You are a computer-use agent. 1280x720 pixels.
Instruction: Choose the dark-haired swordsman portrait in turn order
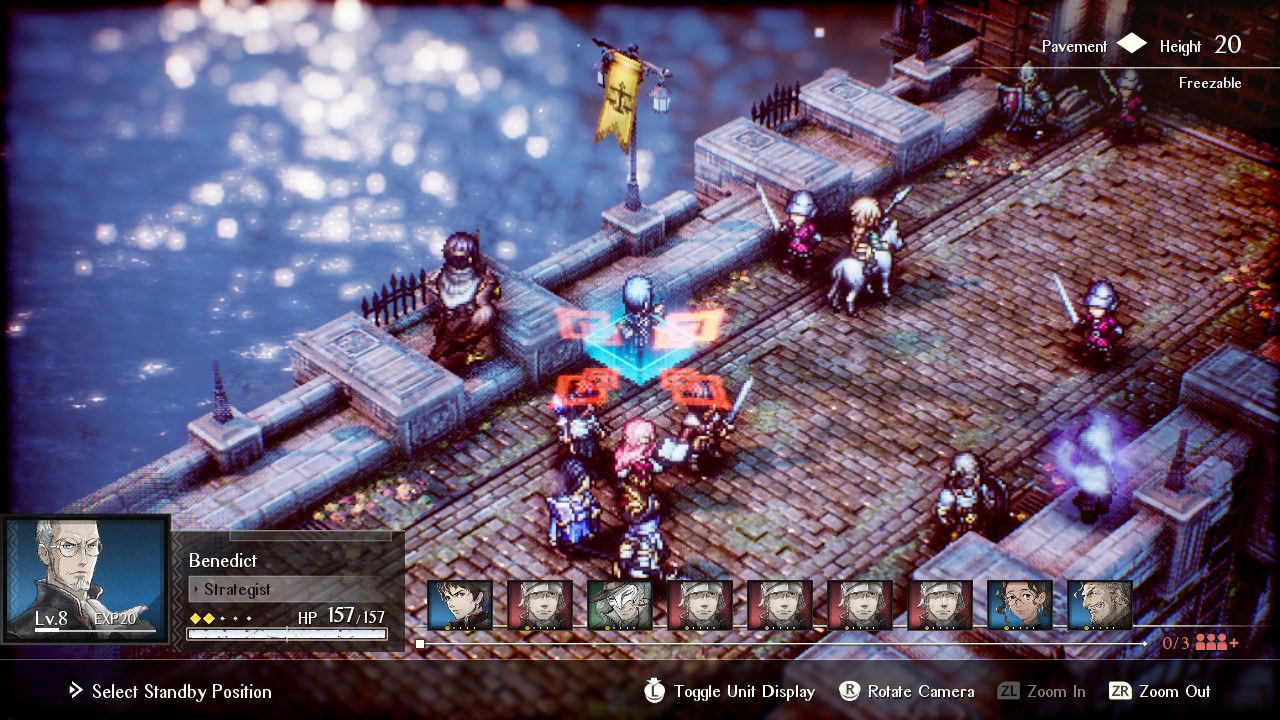pos(460,606)
